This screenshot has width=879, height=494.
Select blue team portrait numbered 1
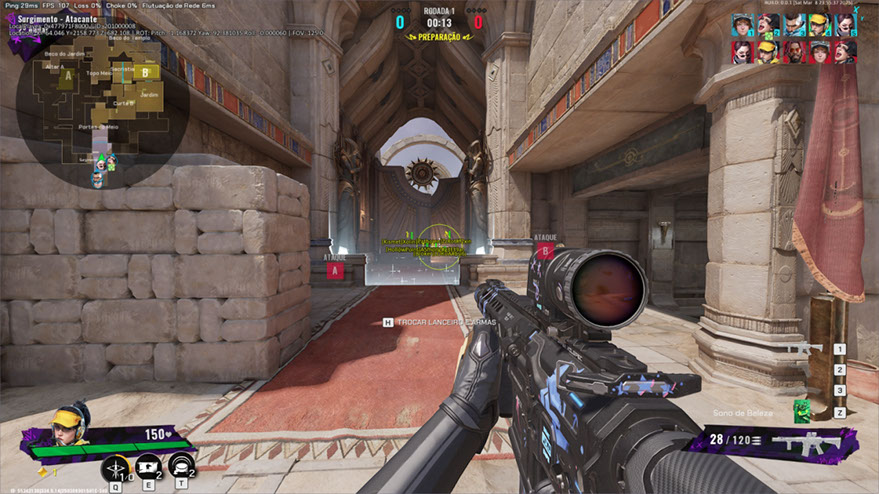click(742, 25)
